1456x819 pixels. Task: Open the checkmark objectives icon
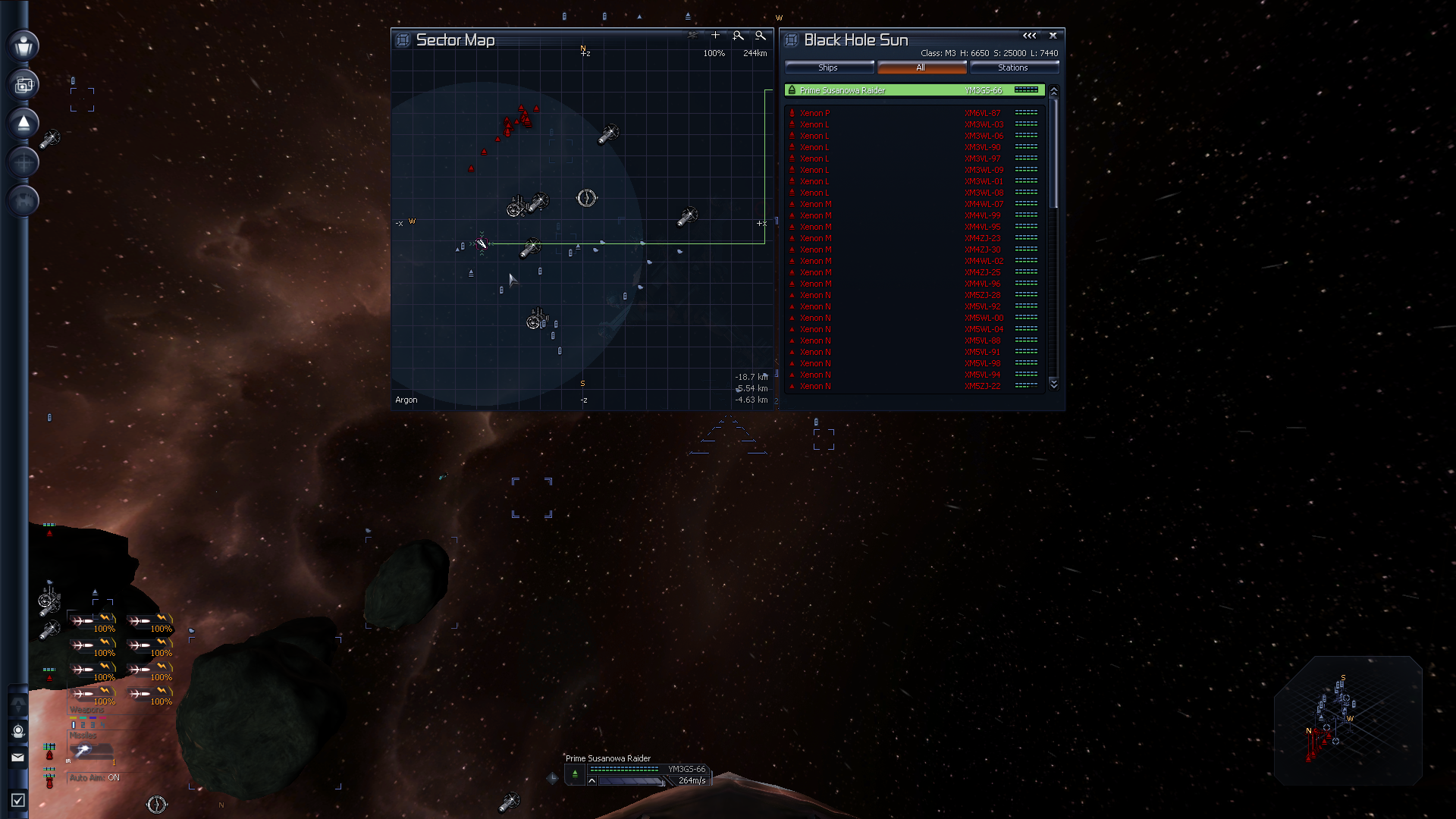tap(18, 800)
